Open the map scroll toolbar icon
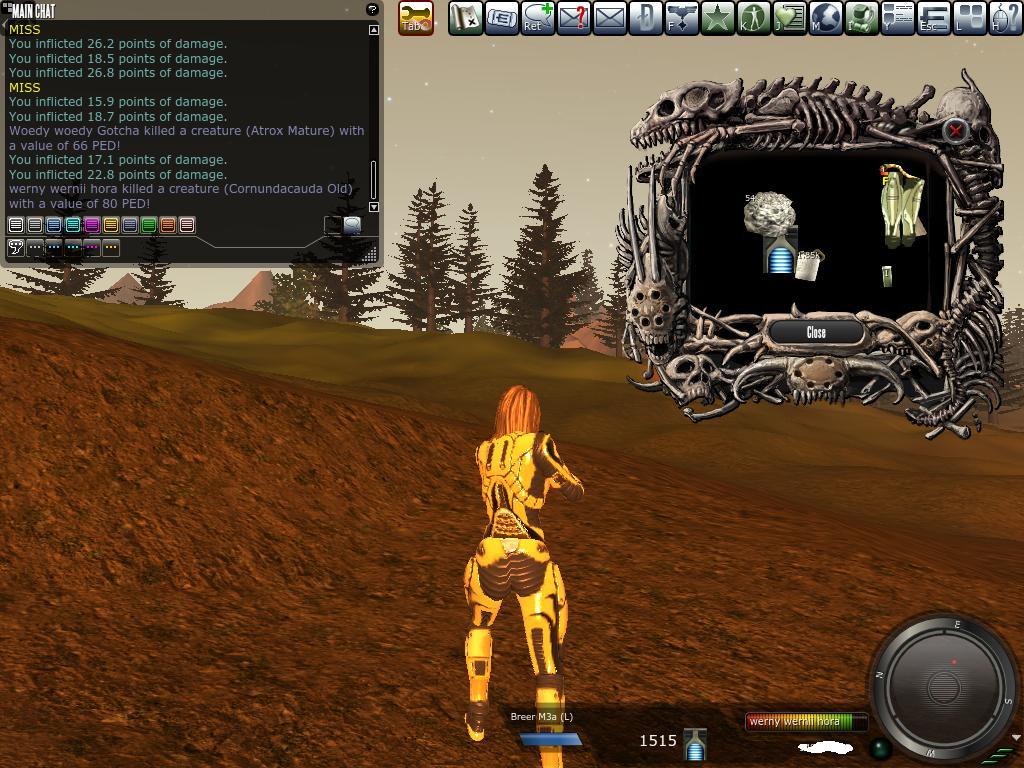 pyautogui.click(x=465, y=17)
